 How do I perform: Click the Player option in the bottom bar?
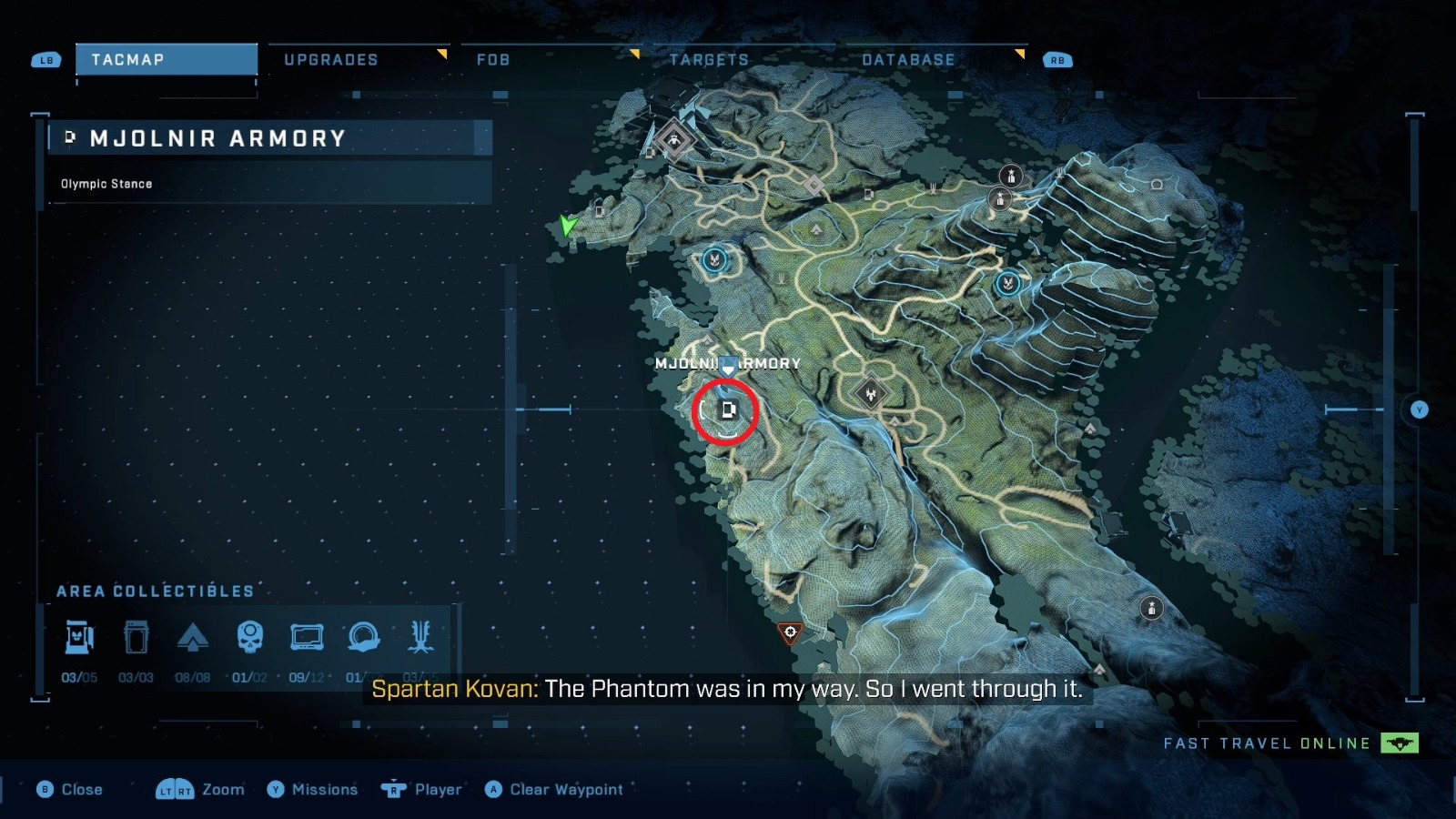coord(437,789)
